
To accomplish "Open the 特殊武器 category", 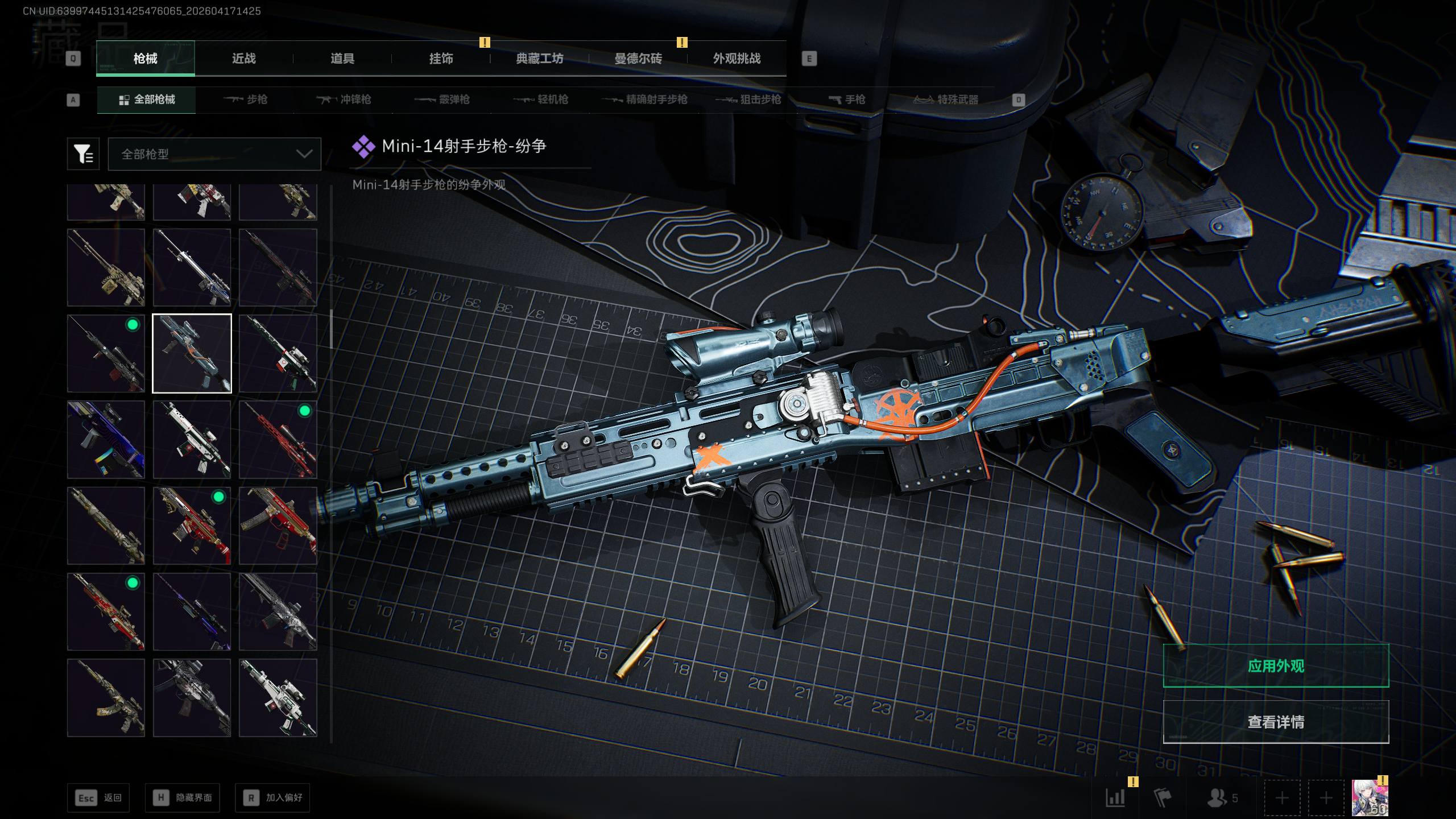I will 946,100.
